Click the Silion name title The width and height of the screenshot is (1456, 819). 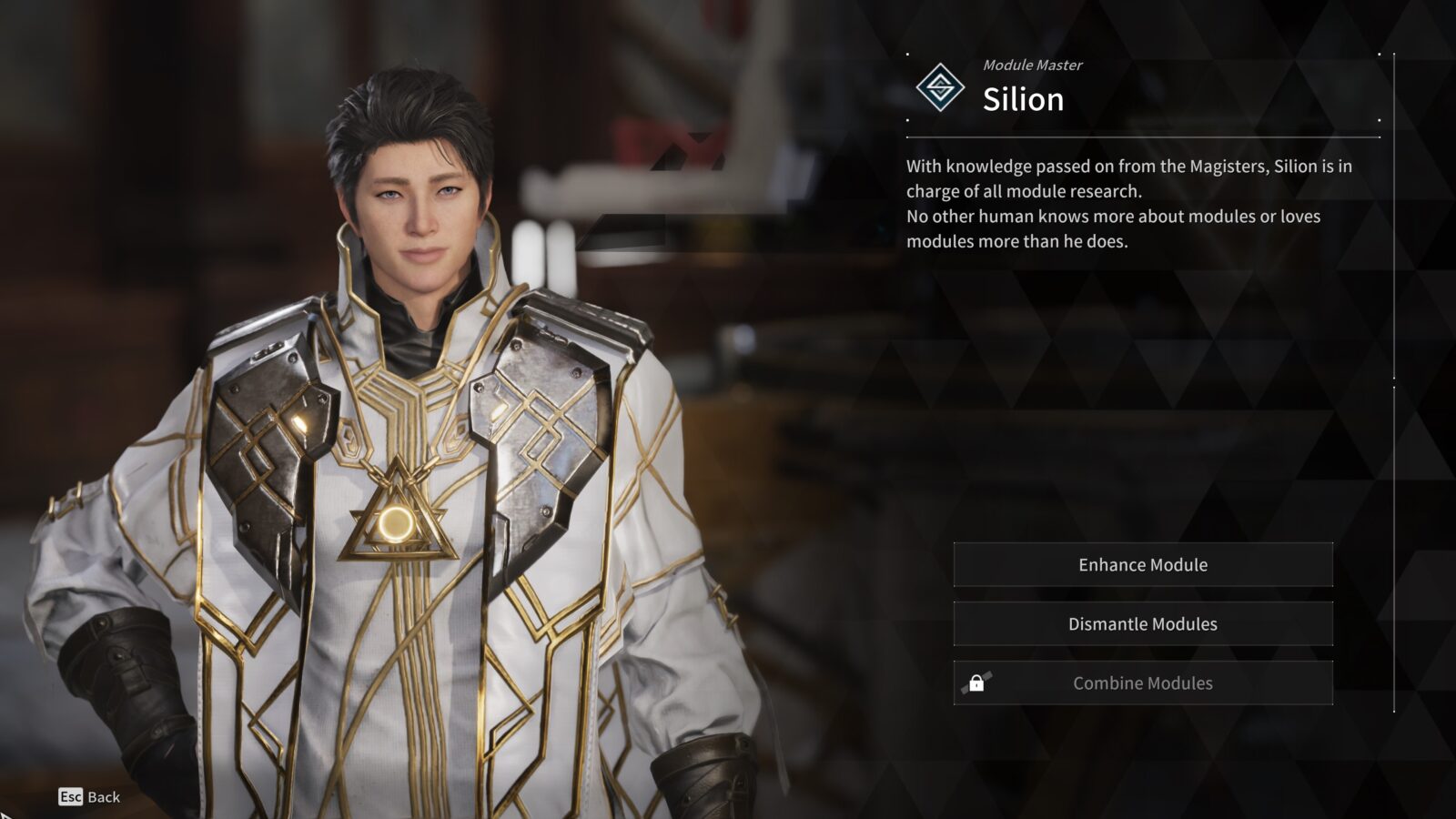click(x=1022, y=100)
